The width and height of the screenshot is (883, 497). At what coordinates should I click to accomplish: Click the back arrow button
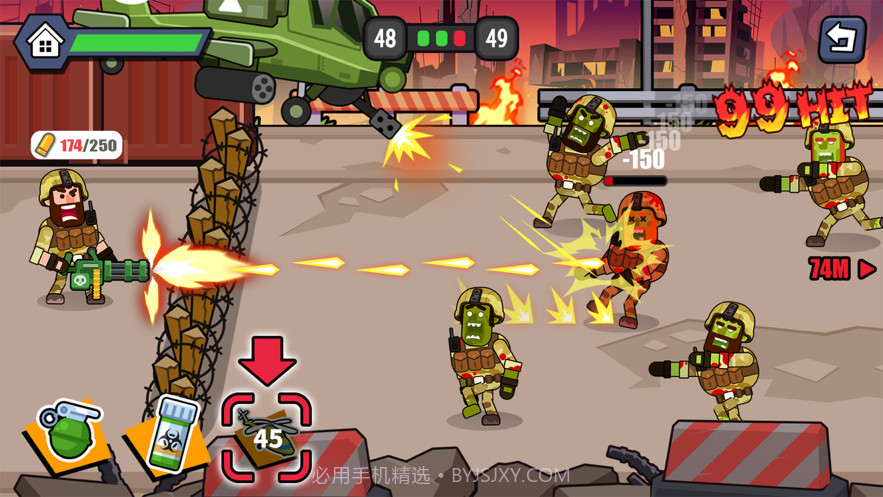click(842, 40)
